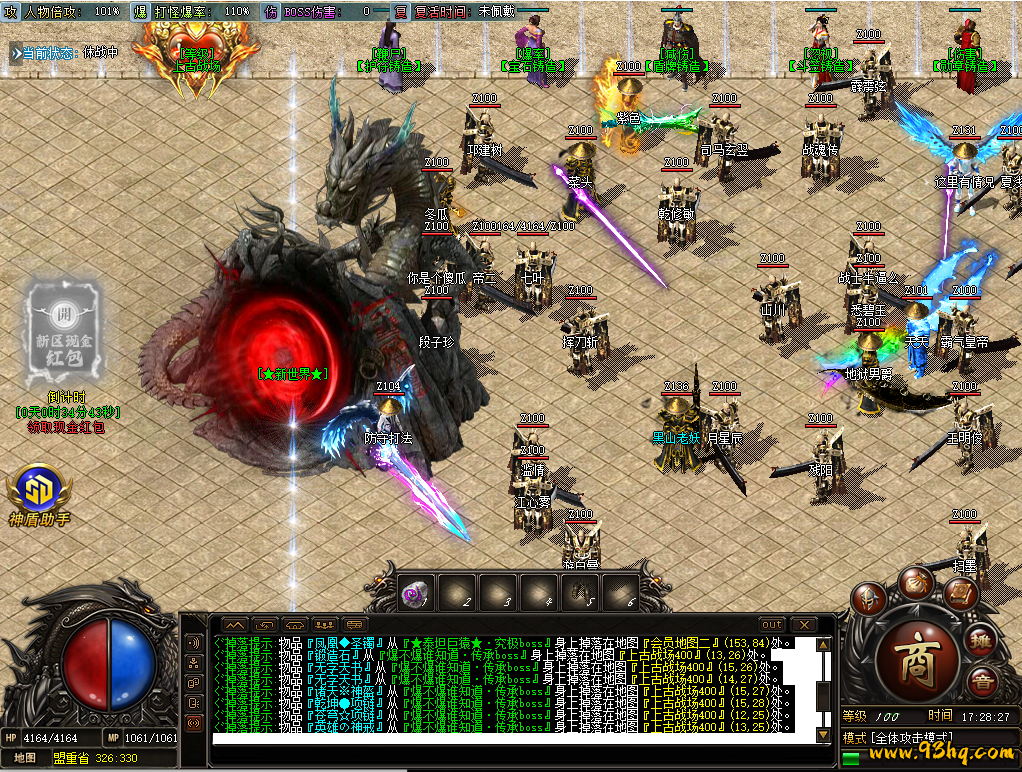Viewport: 1022px width, 772px height.
Task: Use the item in hotbar slot 5
Action: pos(579,593)
